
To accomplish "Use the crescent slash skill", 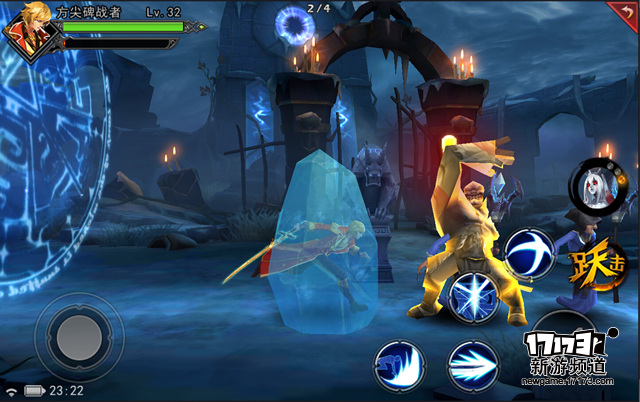I will [528, 253].
